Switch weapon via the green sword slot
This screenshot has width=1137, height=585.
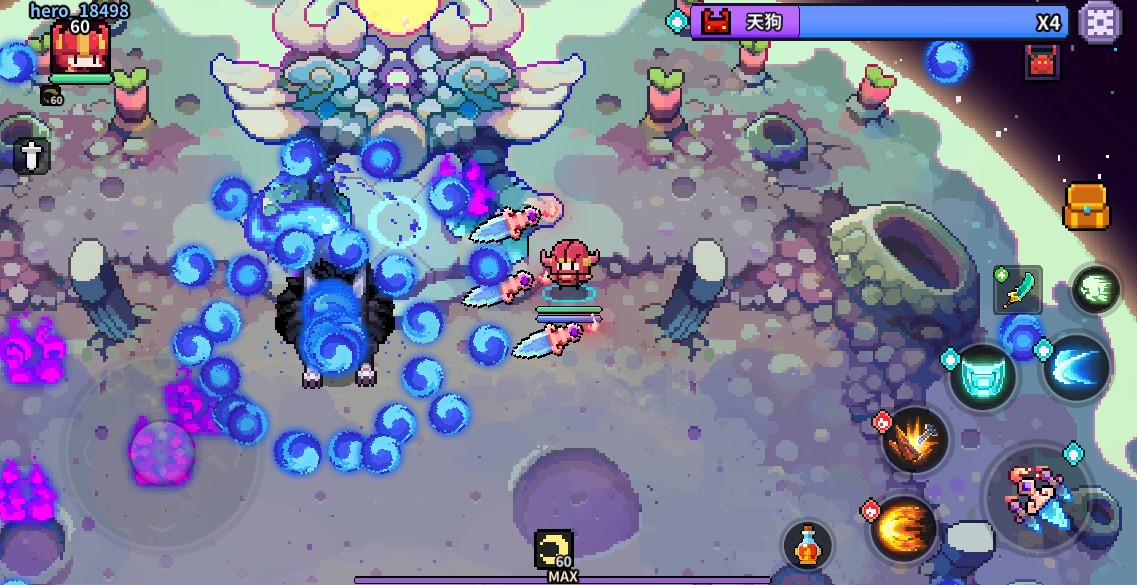(1018, 291)
